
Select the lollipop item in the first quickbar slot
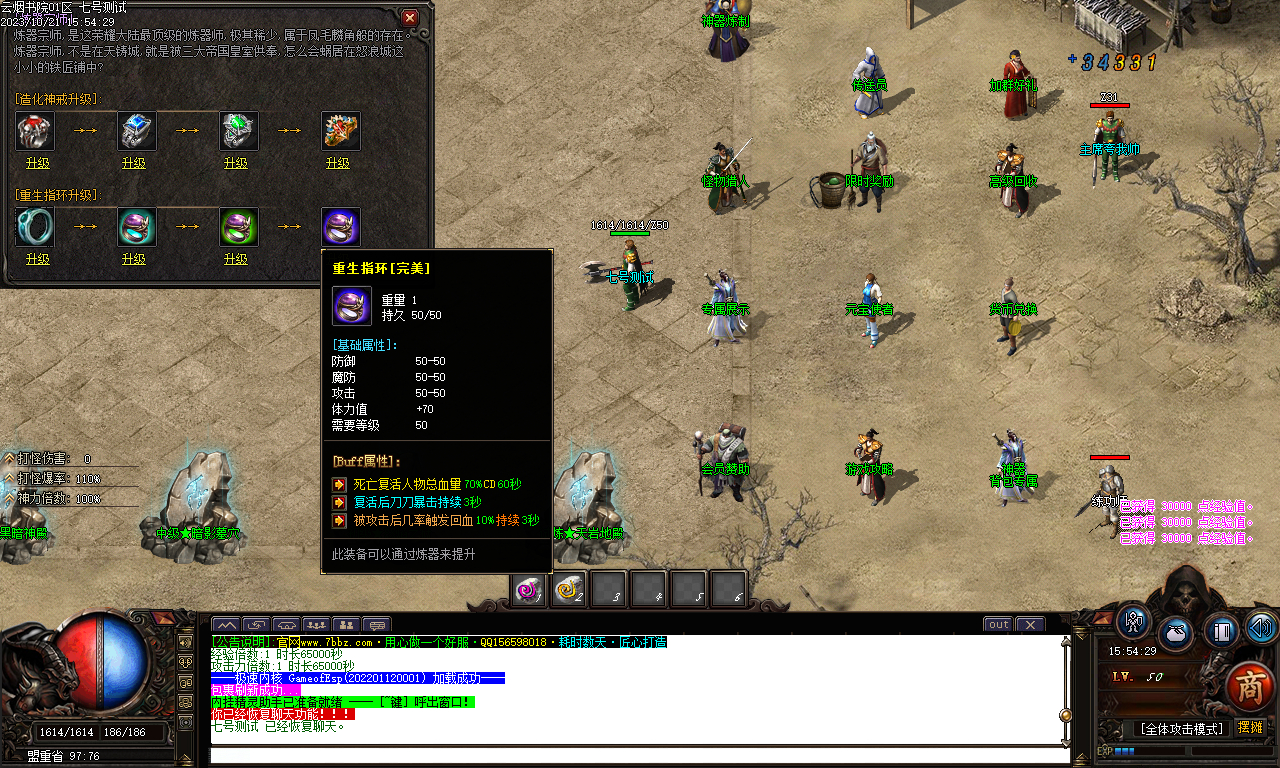coord(530,591)
